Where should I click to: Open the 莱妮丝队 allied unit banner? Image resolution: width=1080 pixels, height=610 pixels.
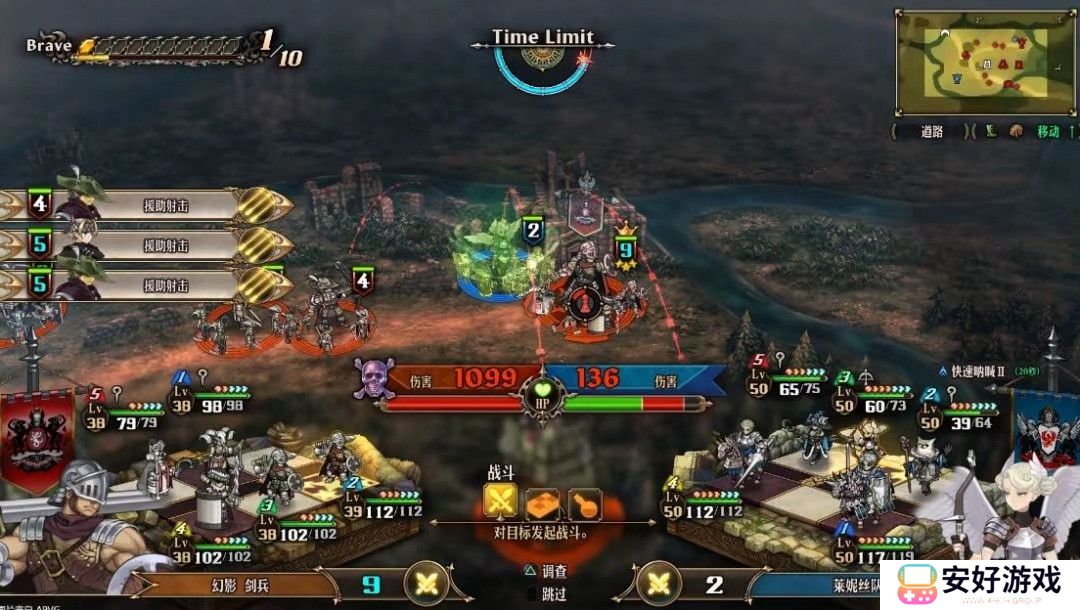[x=810, y=585]
